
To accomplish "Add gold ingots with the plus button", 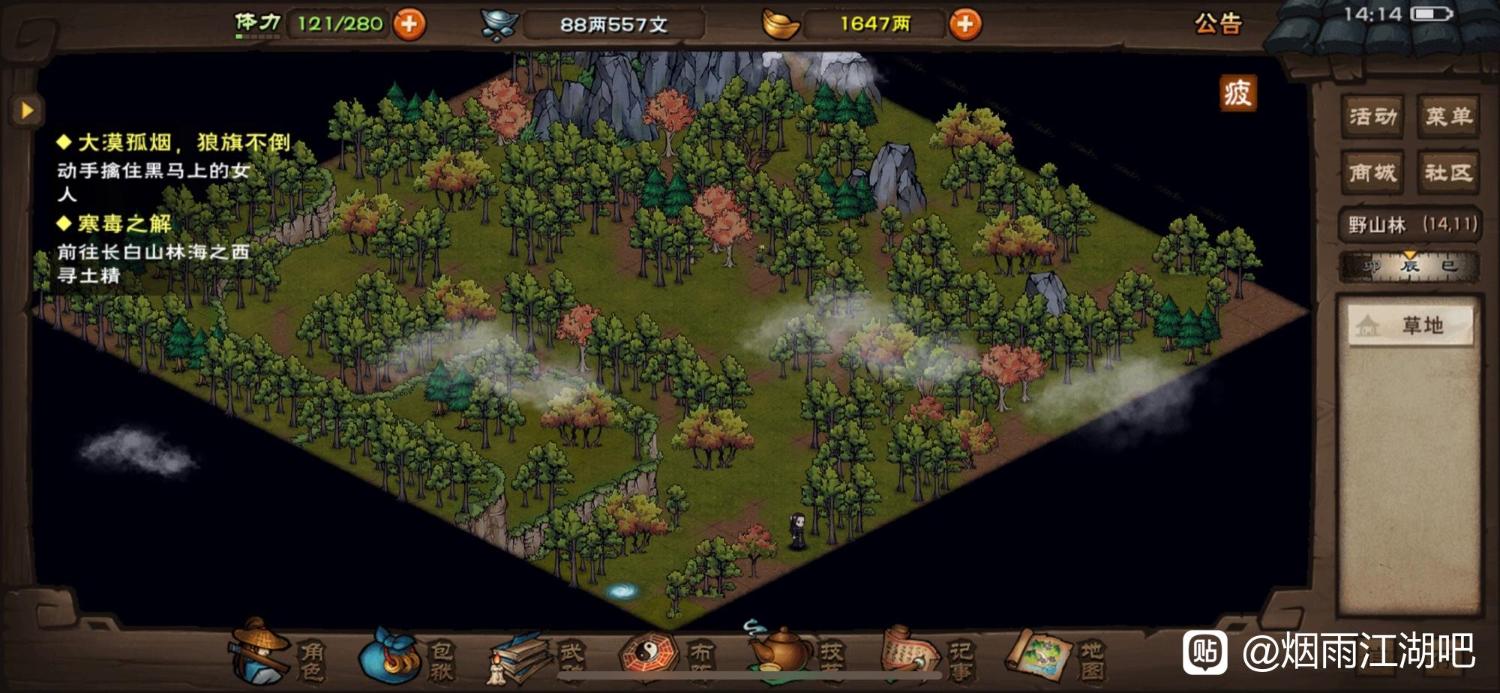I will [965, 24].
